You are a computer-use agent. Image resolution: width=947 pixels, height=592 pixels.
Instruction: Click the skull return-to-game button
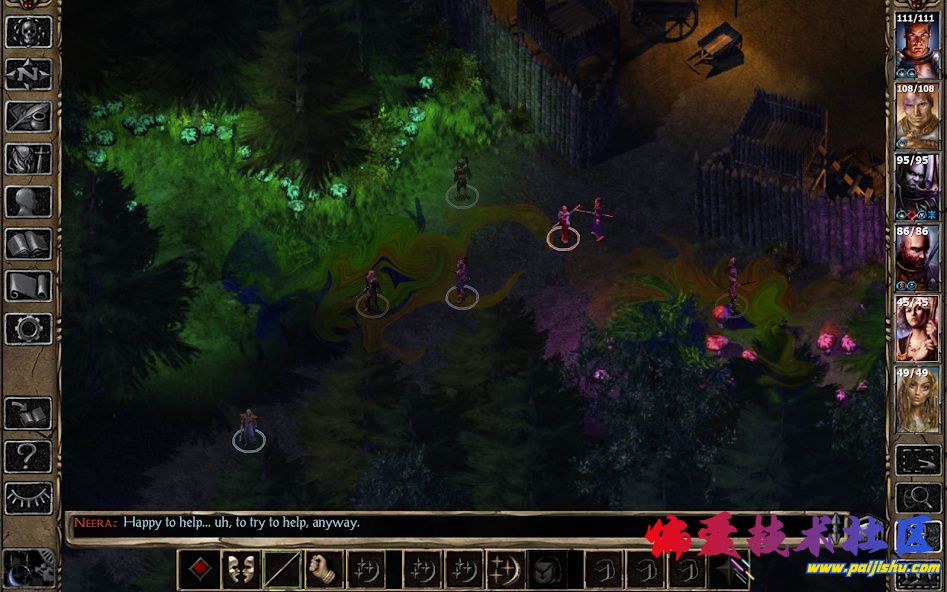(x=28, y=31)
